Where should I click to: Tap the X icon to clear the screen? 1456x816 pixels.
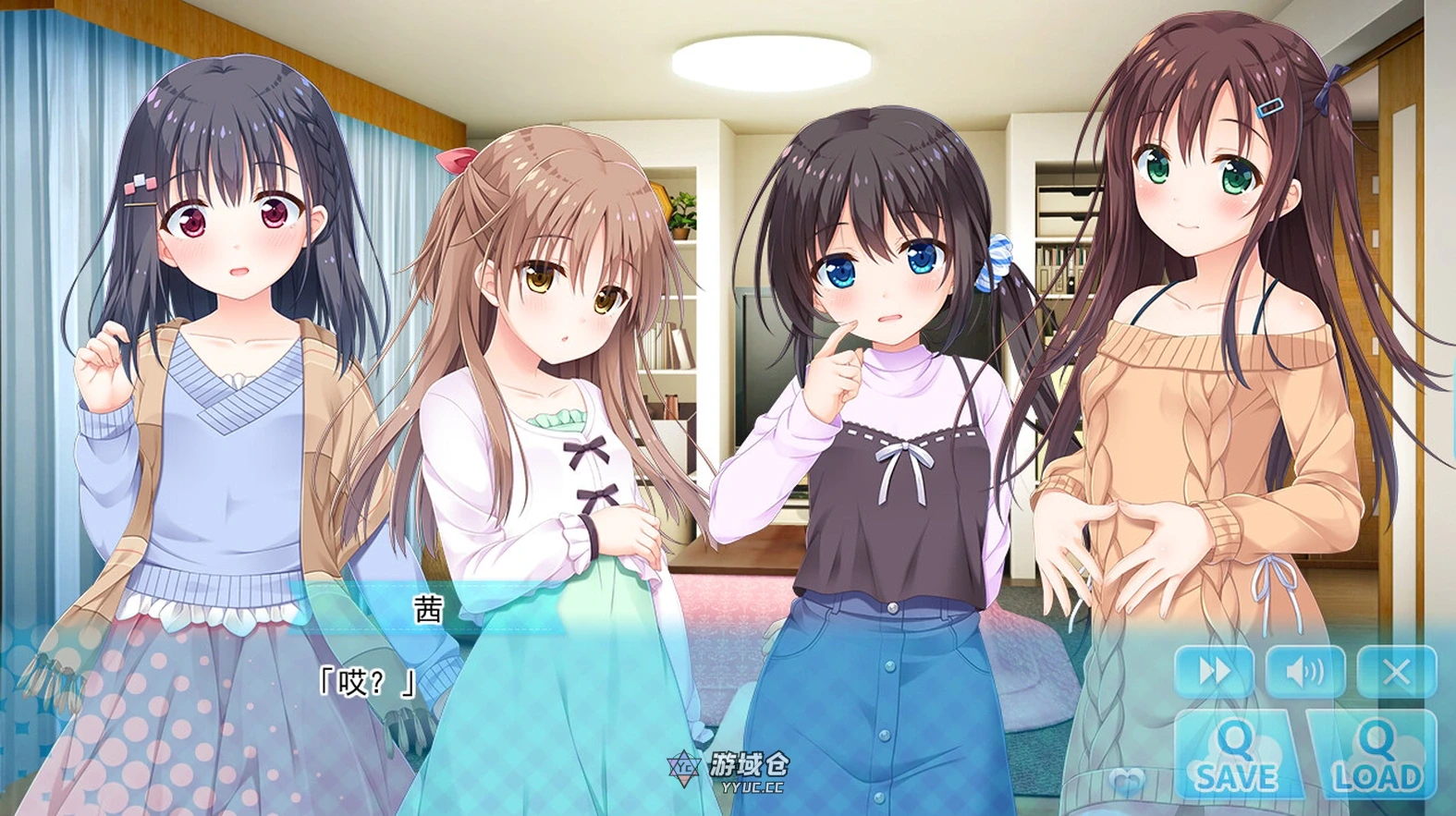(1396, 672)
